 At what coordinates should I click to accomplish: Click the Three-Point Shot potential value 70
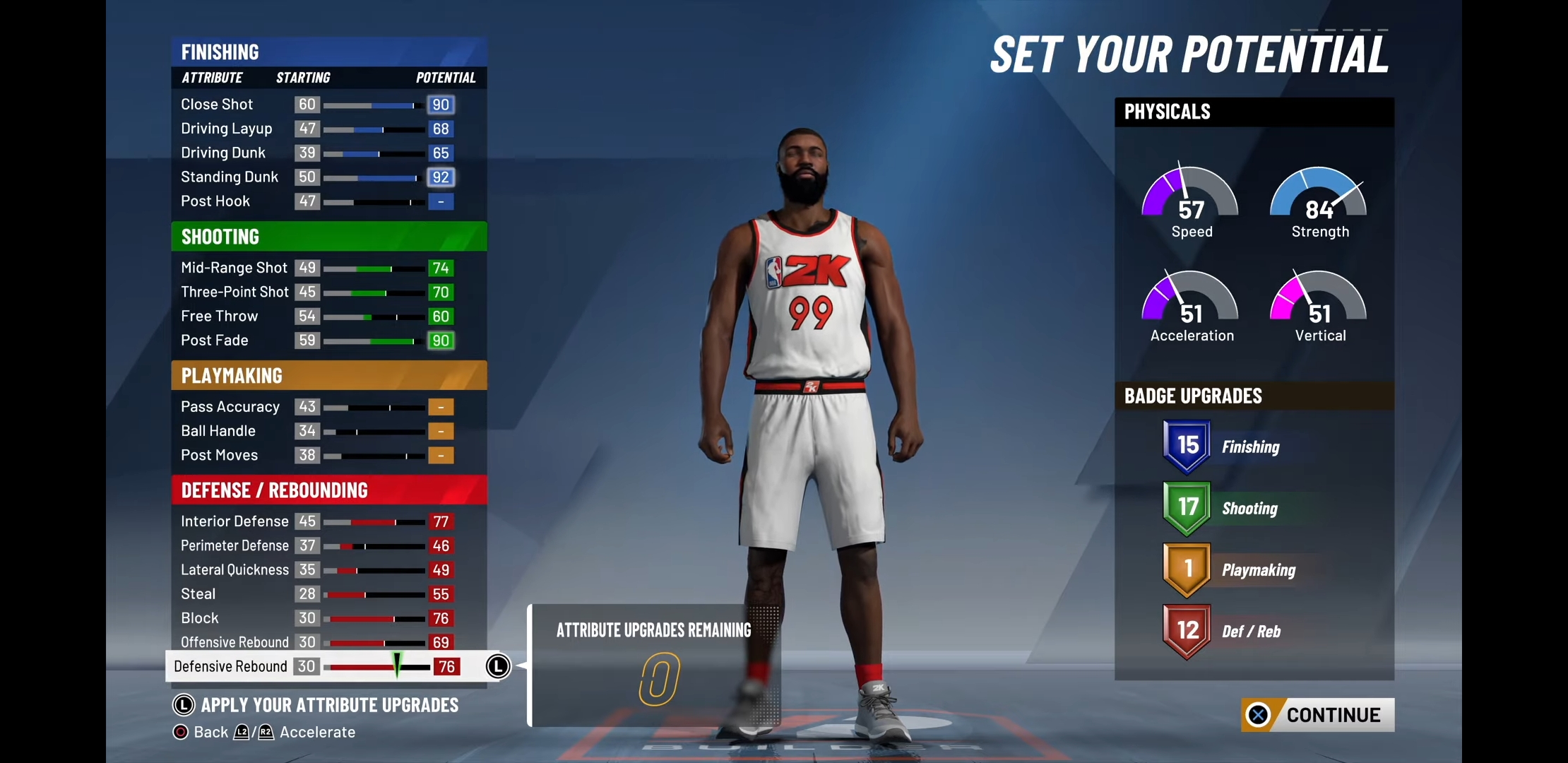440,292
